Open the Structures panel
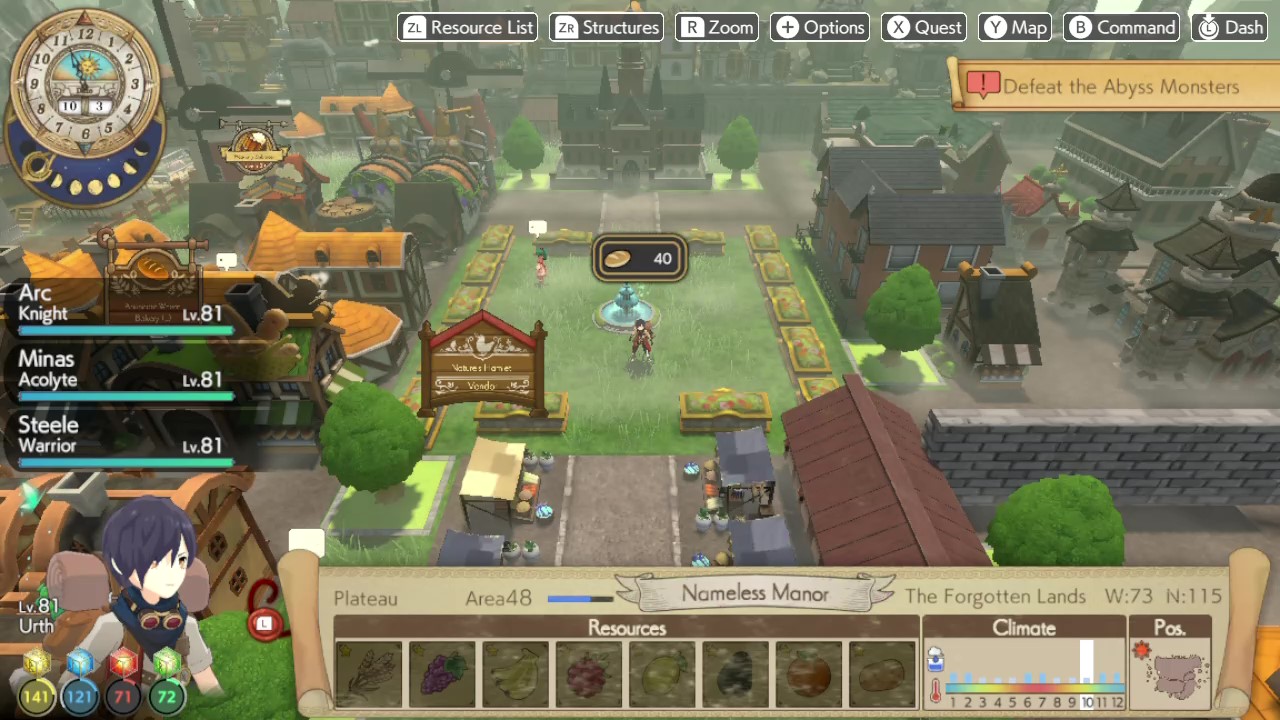 click(x=606, y=27)
